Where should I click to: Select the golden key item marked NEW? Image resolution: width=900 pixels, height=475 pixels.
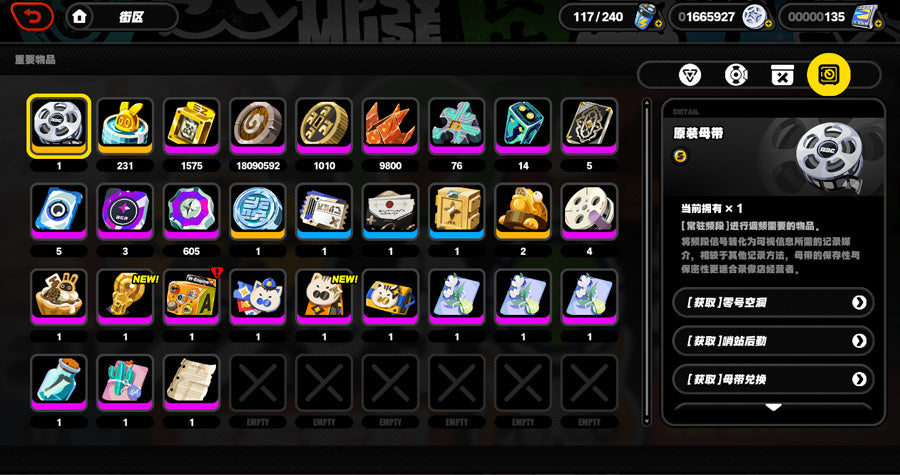pos(126,297)
